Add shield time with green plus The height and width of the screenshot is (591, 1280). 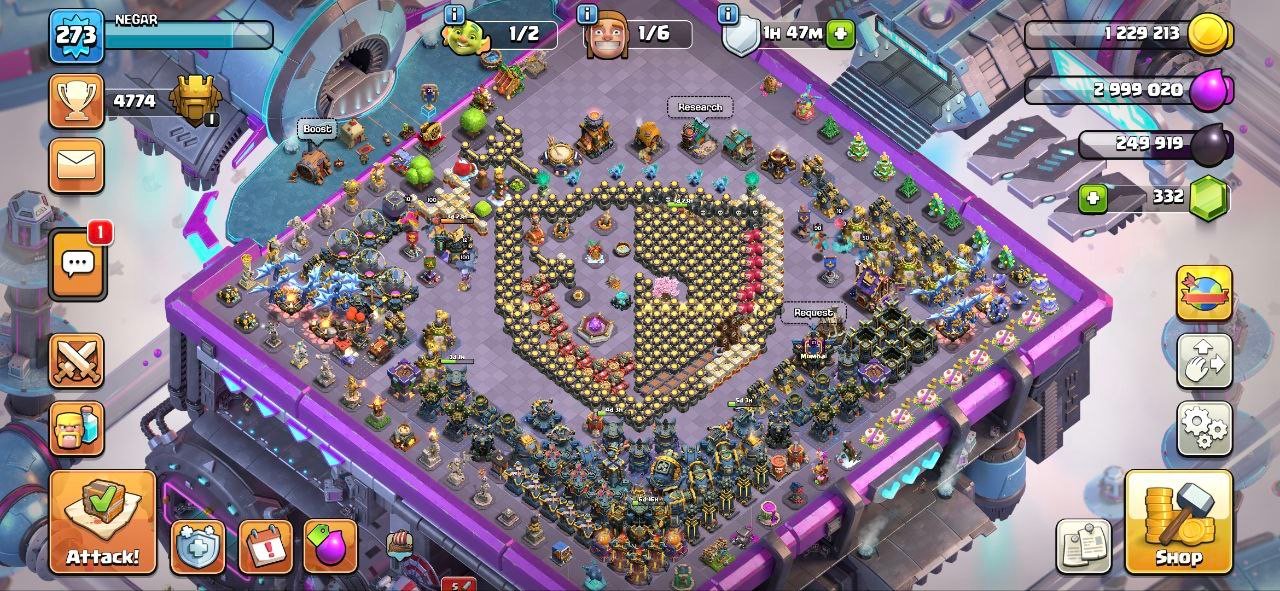(x=841, y=34)
